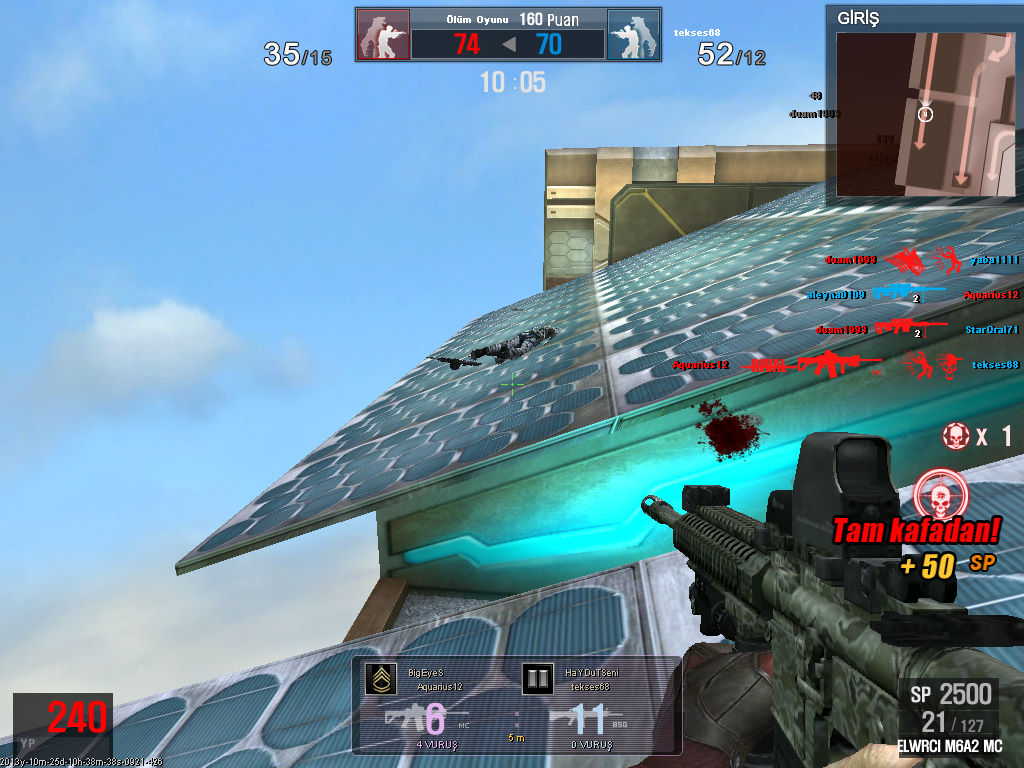
Task: Select the blue team soldier emblem
Action: (x=633, y=35)
